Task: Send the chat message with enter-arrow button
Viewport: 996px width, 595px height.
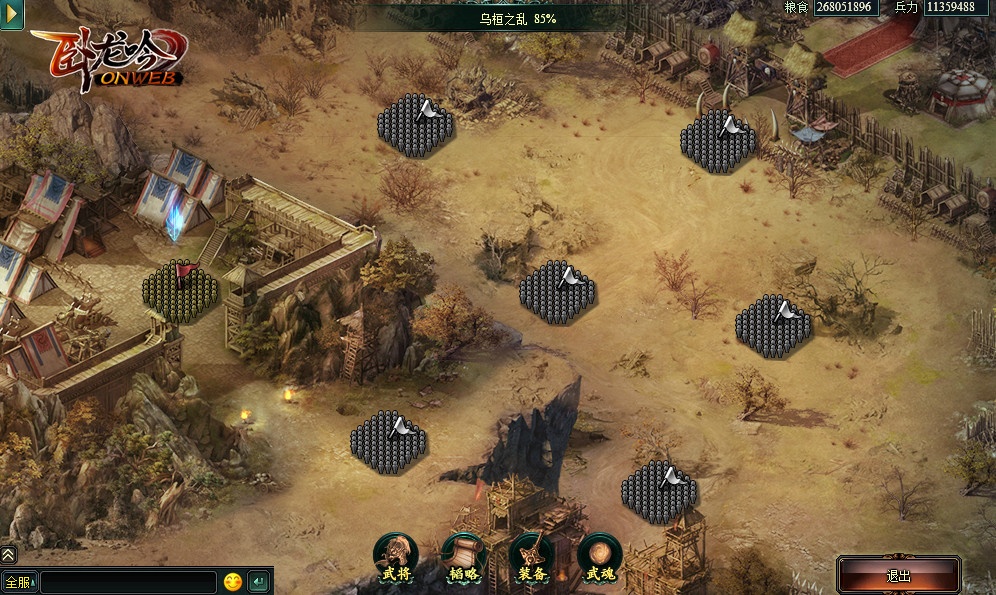Action: 258,581
